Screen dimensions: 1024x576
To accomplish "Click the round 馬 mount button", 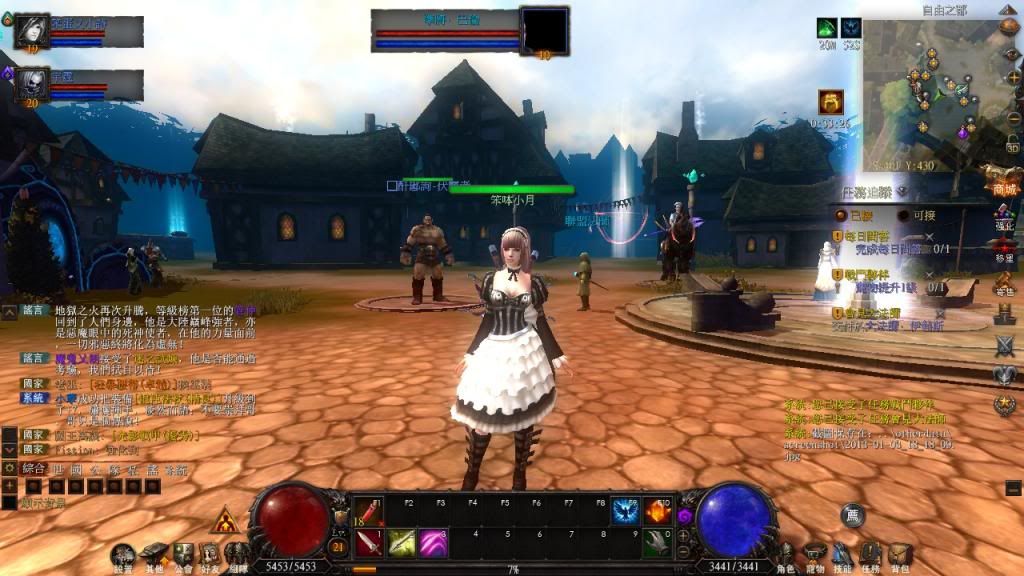I will coord(852,516).
